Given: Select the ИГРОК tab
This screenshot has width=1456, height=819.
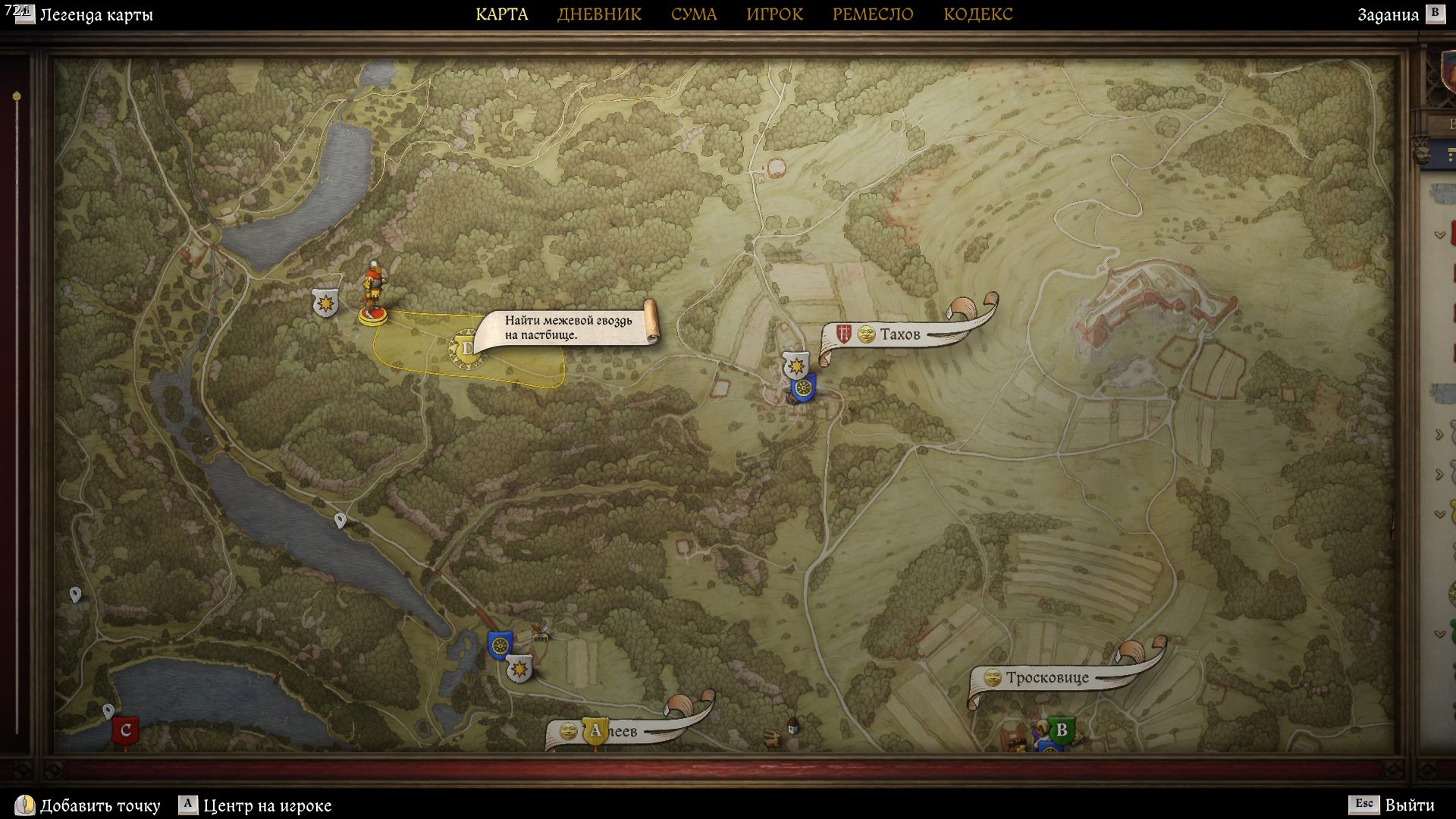Looking at the screenshot, I should click(774, 14).
